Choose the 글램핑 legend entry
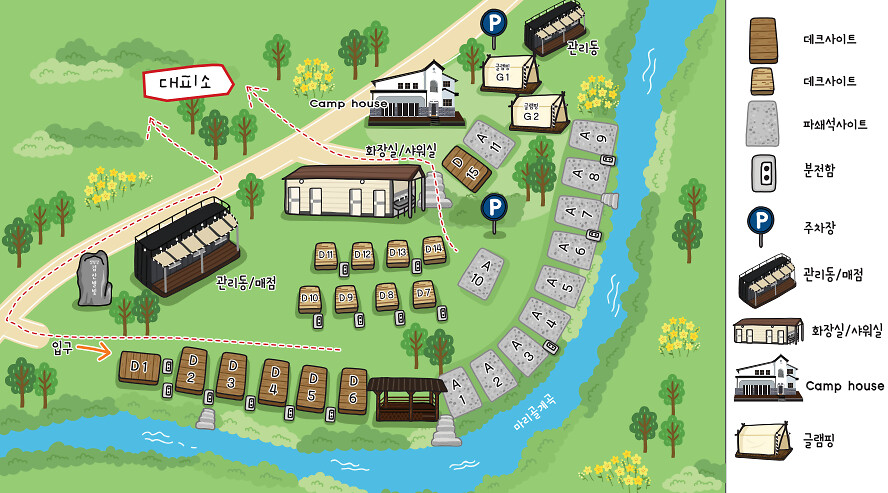Image resolution: width=888 pixels, height=493 pixels. tap(826, 439)
